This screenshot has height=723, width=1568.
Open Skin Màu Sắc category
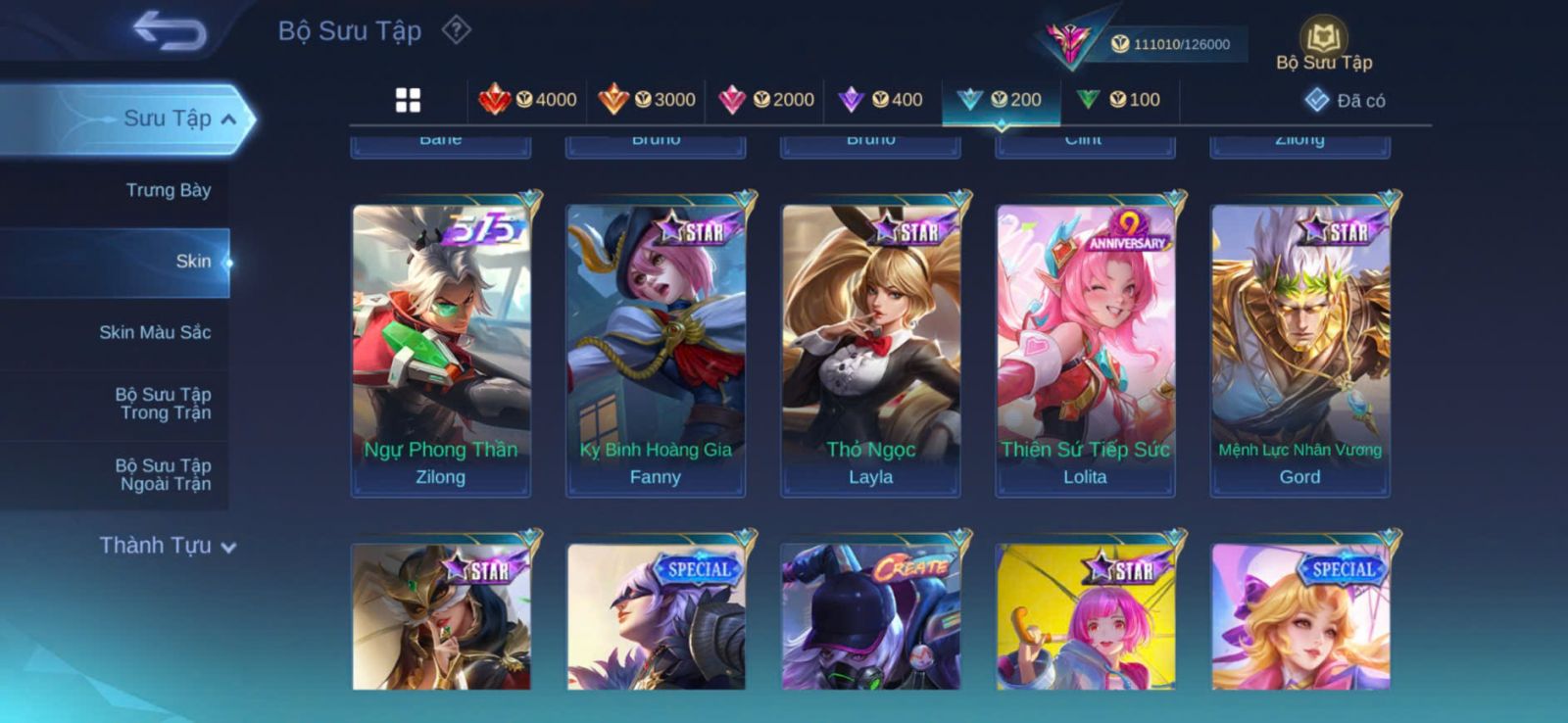point(155,332)
